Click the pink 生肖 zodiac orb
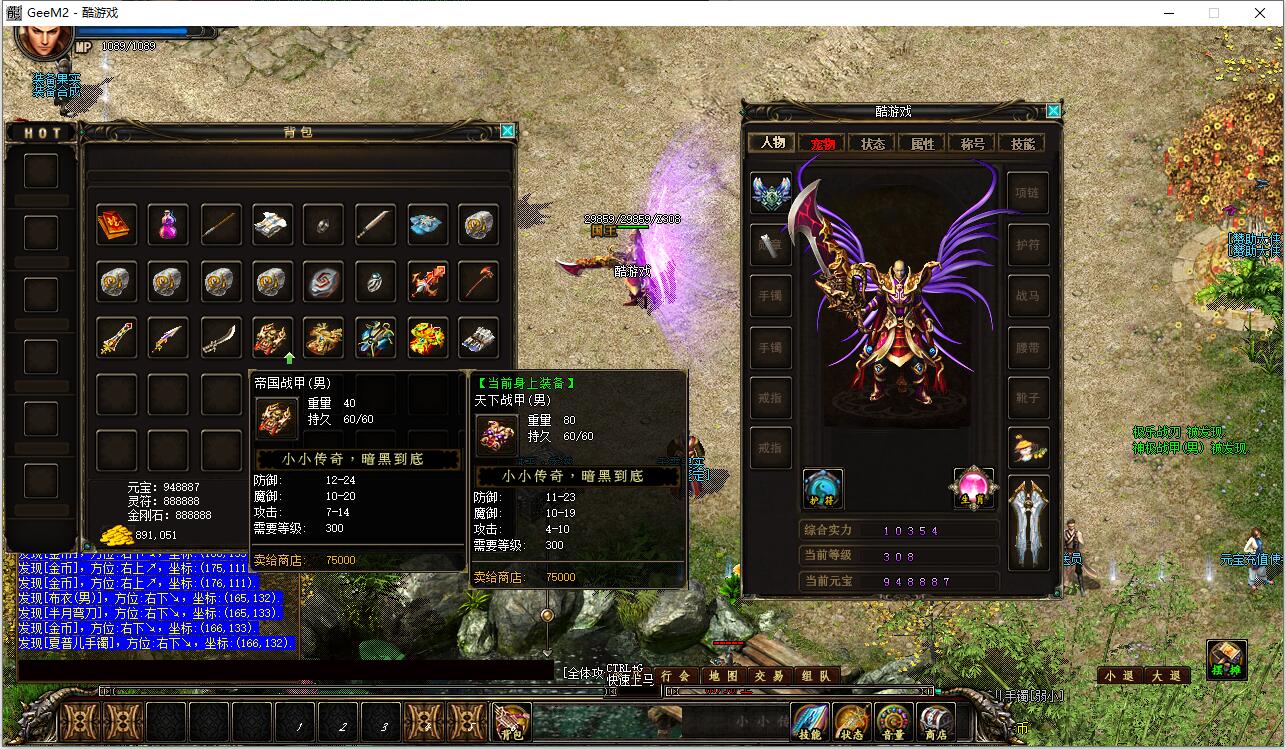The image size is (1286, 749). 972,488
